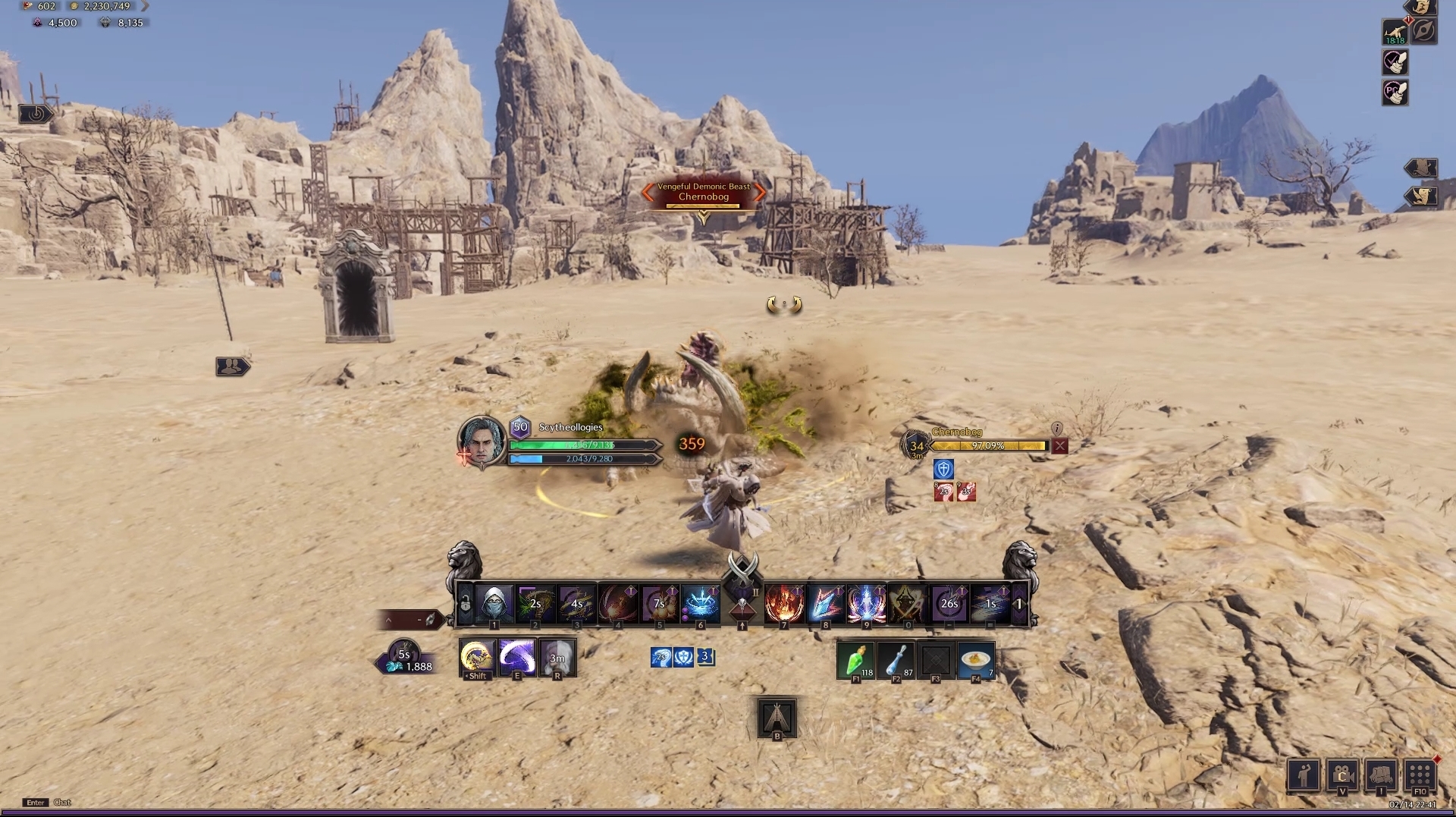This screenshot has height=817, width=1456.
Task: Activate the glowing blue figure skill
Action: click(x=866, y=604)
